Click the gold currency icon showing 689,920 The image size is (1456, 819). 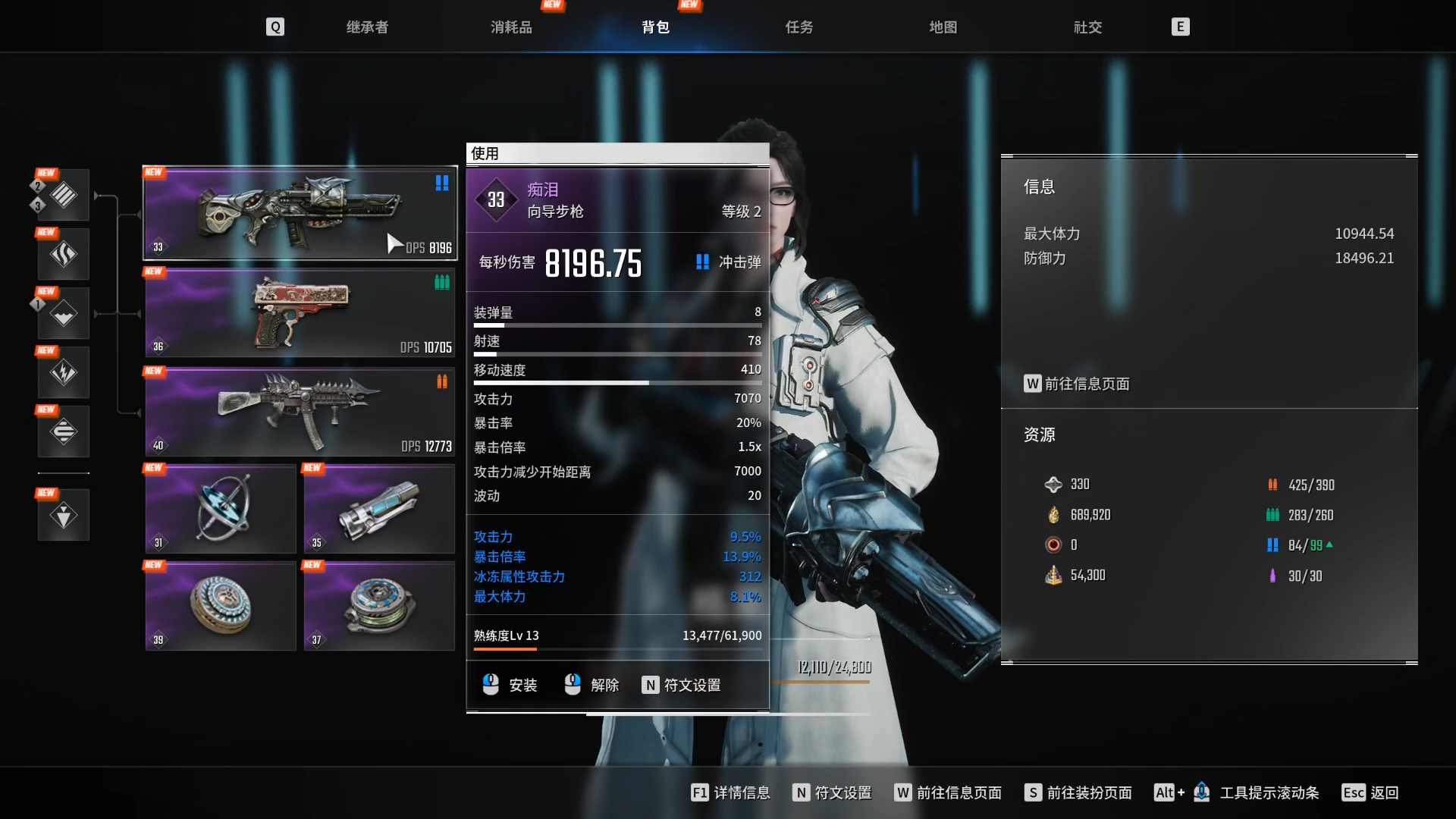tap(1054, 515)
